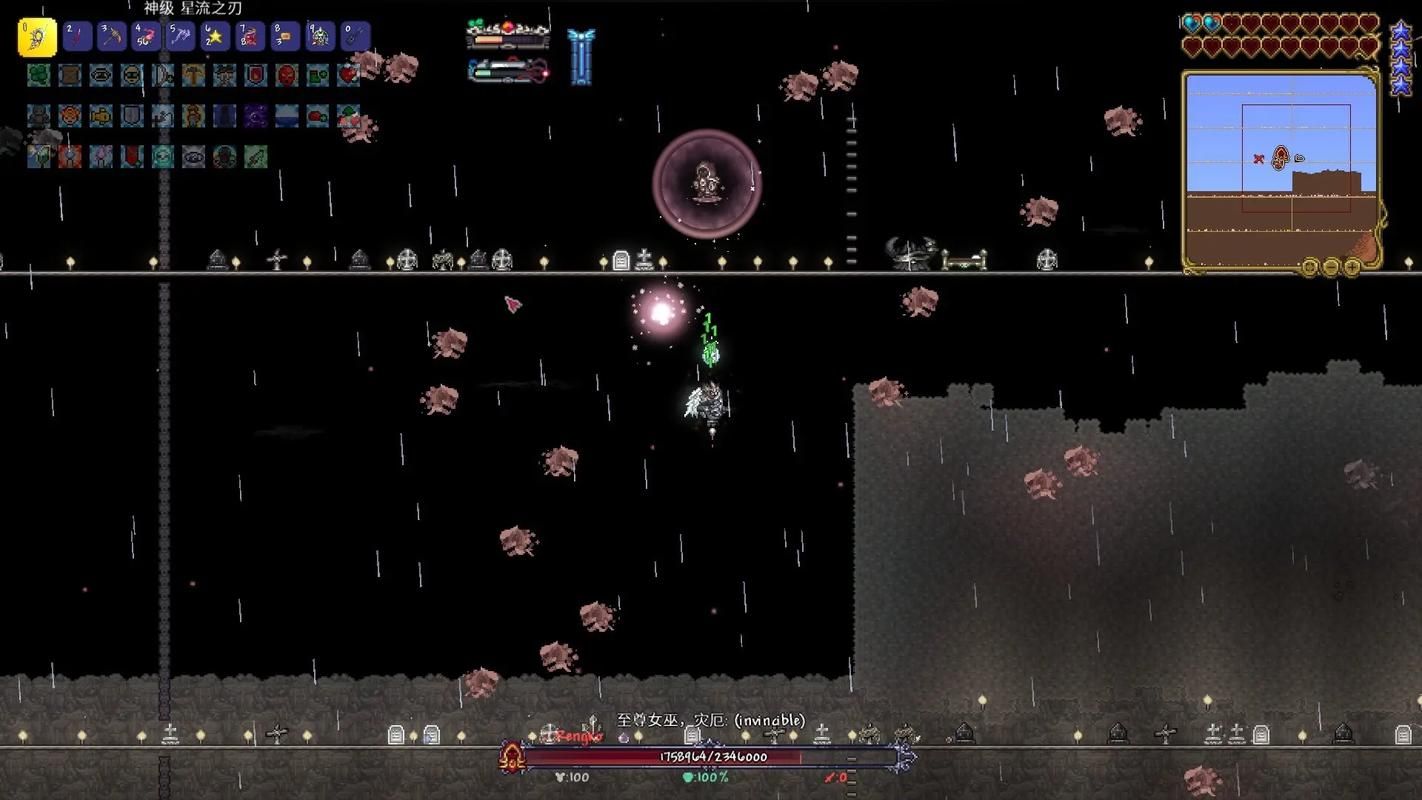Click the minimap zoom-out minus button
Image resolution: width=1422 pixels, height=800 pixels.
[1331, 266]
